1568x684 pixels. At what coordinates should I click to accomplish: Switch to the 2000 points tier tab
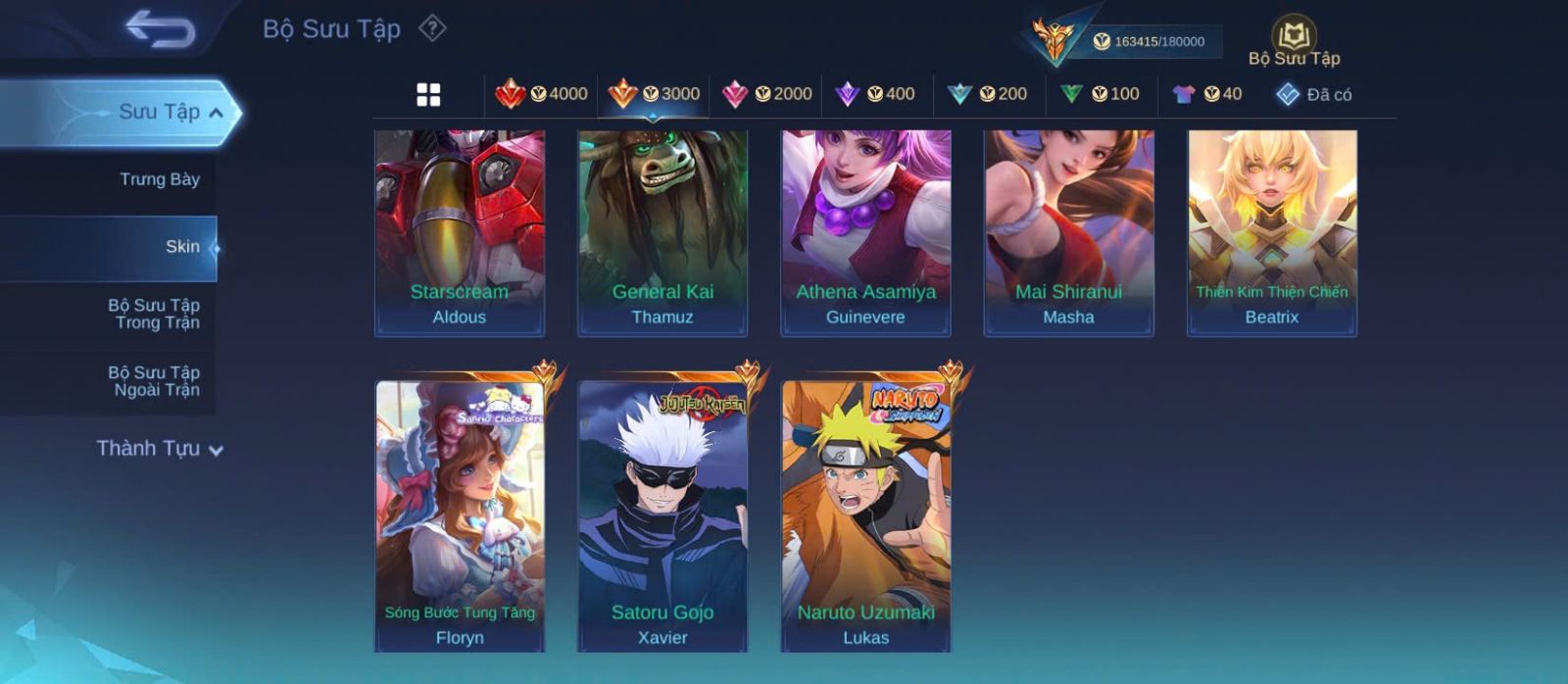(x=766, y=94)
